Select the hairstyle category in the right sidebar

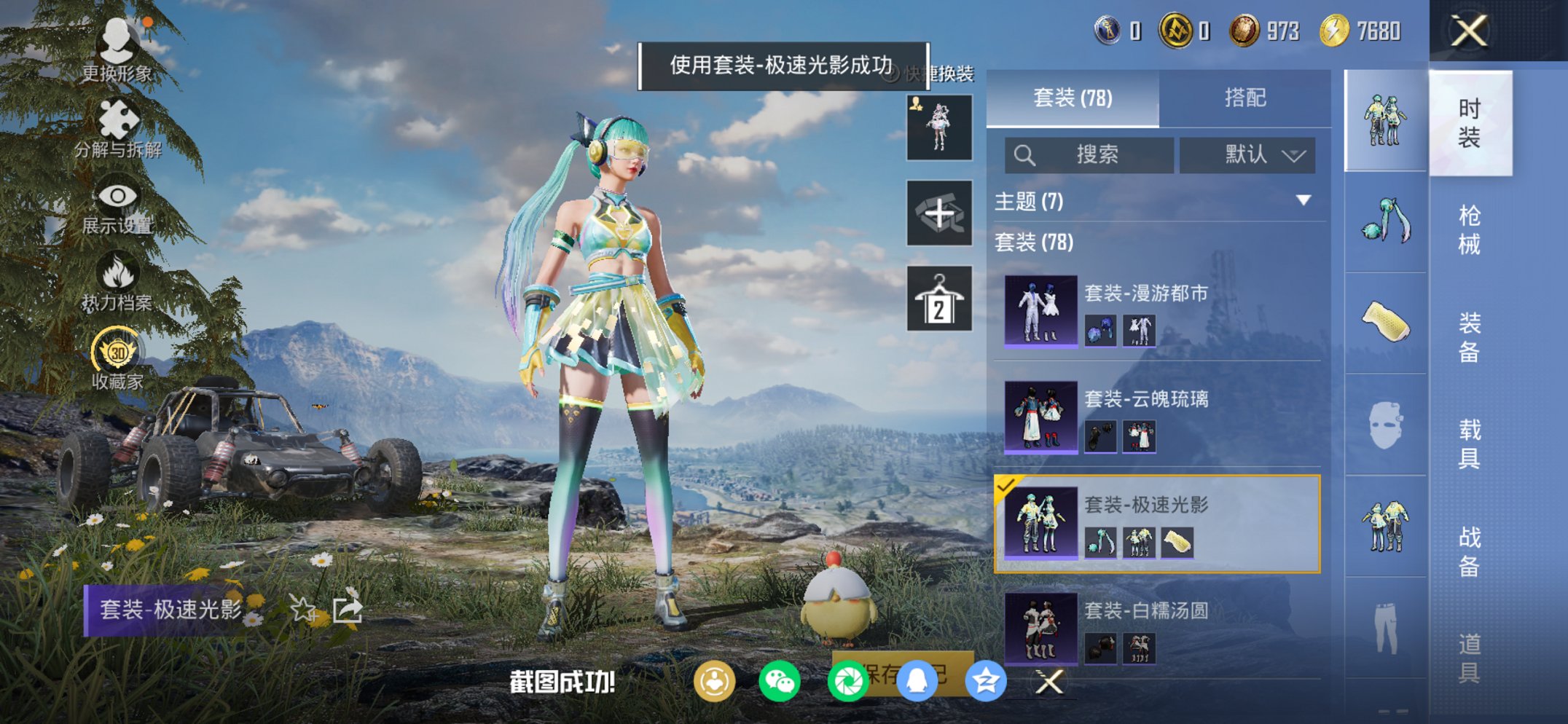pos(1384,219)
